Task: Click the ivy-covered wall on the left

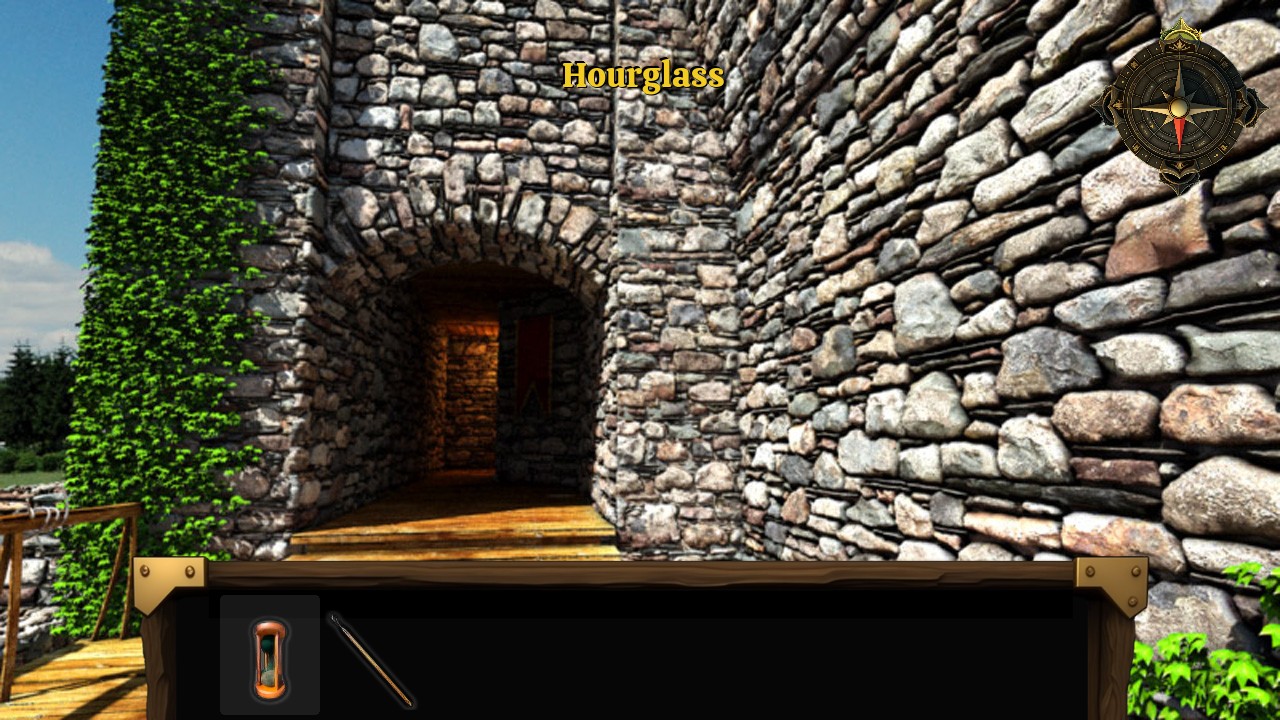Action: click(x=150, y=300)
